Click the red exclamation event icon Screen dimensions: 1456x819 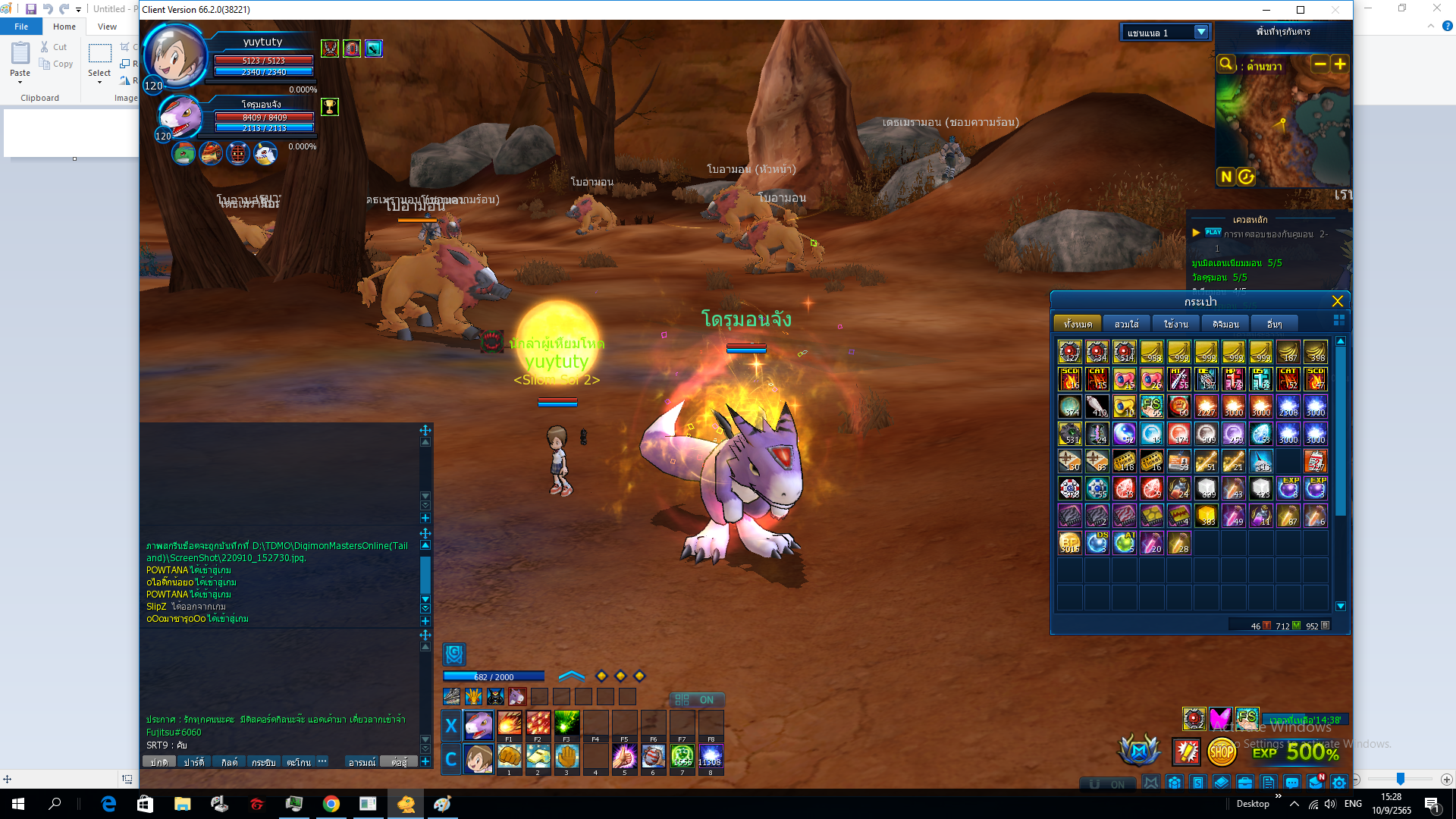click(x=1186, y=752)
